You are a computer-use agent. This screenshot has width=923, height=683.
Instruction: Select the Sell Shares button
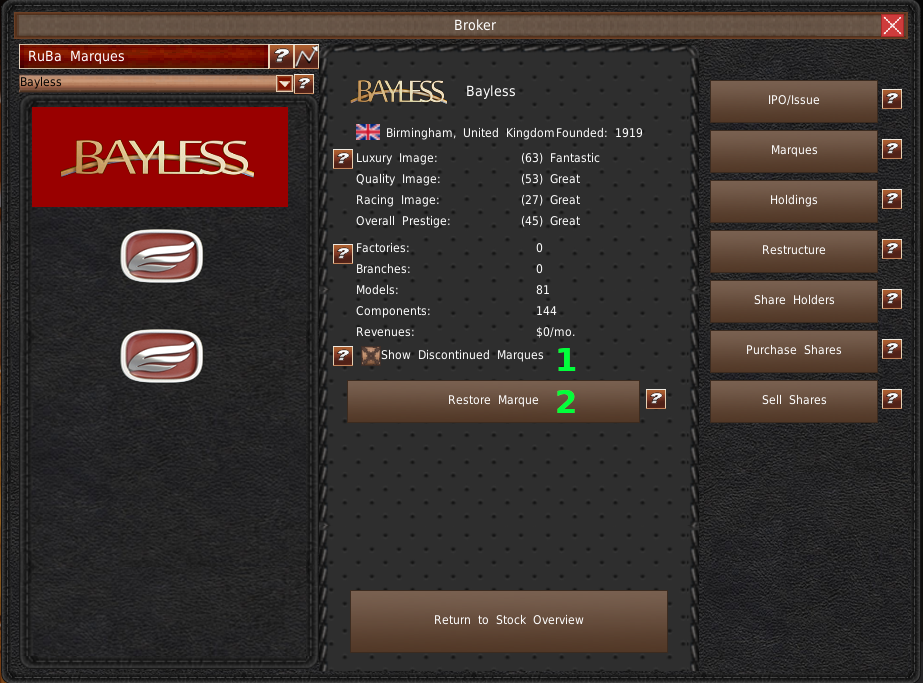(793, 400)
